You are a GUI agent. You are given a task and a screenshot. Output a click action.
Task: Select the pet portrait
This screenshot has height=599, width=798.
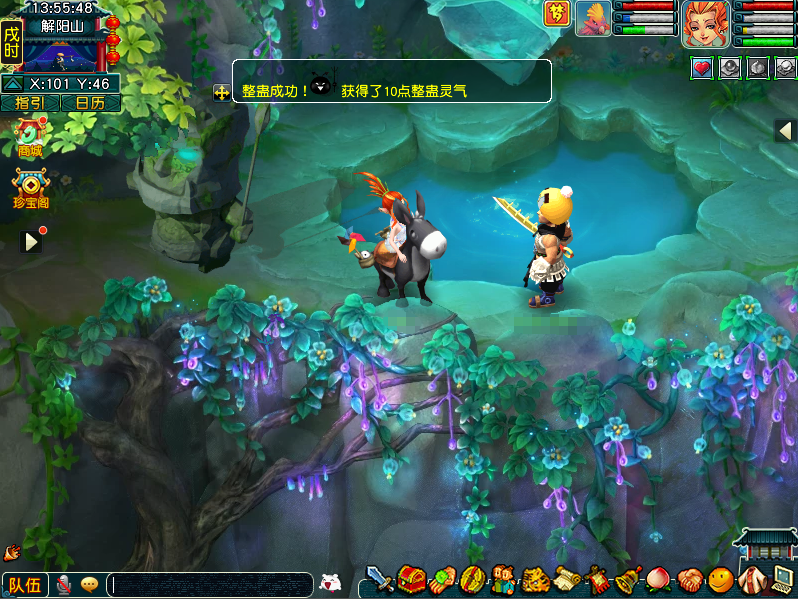tap(593, 19)
